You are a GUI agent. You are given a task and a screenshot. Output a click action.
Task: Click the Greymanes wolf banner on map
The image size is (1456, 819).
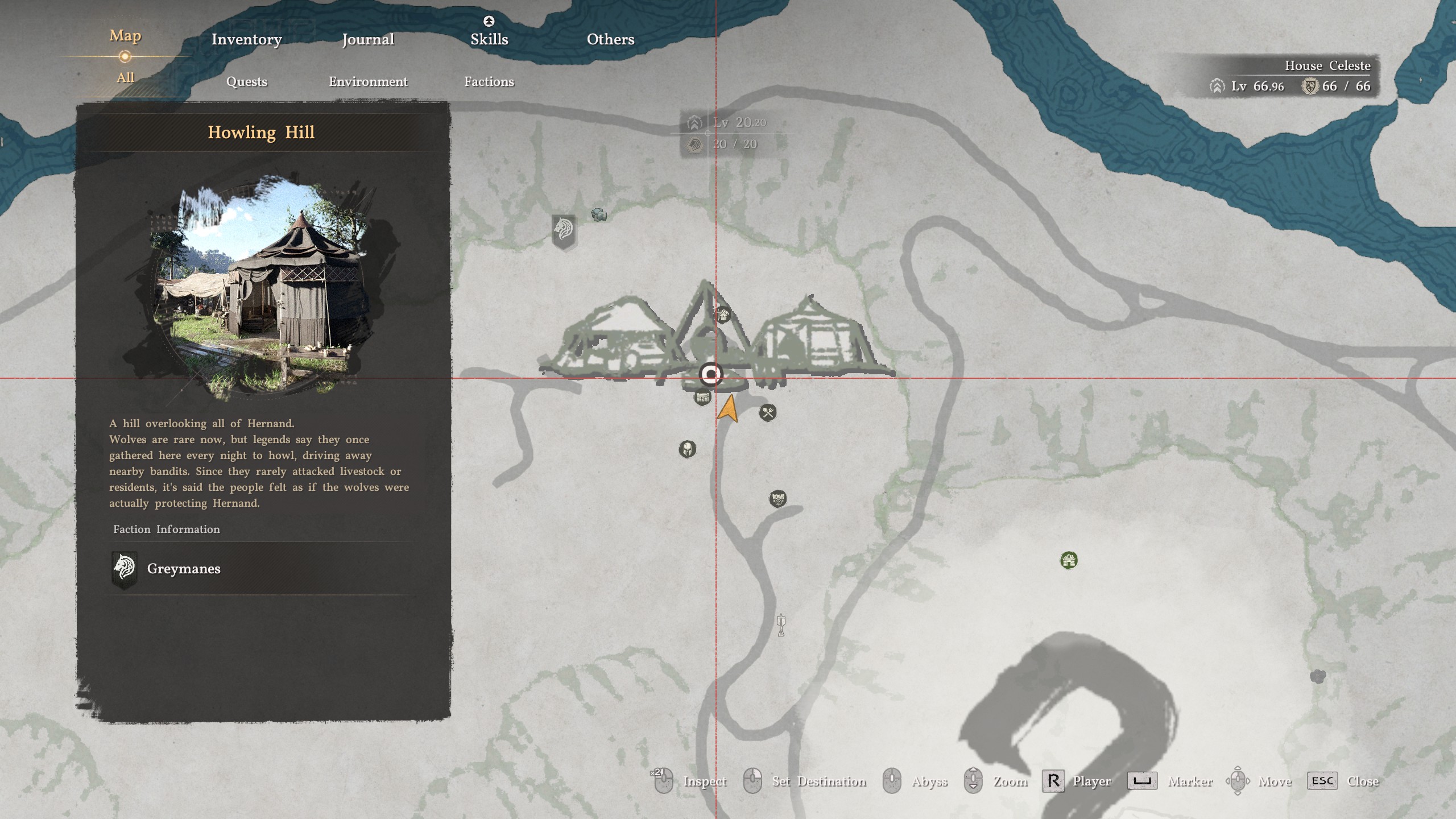(564, 230)
